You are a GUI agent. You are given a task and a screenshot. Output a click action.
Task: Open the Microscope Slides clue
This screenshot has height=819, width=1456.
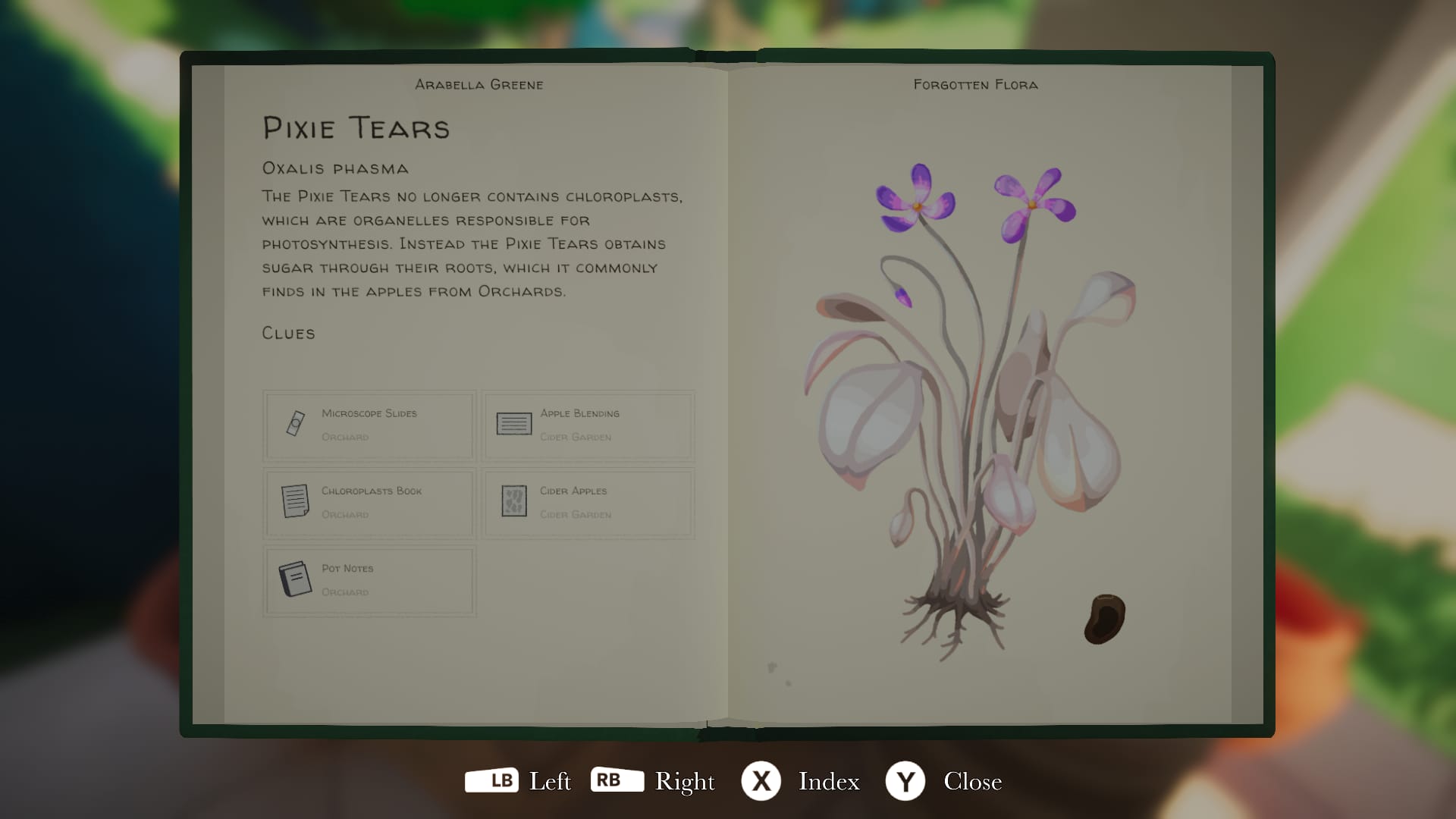click(369, 425)
